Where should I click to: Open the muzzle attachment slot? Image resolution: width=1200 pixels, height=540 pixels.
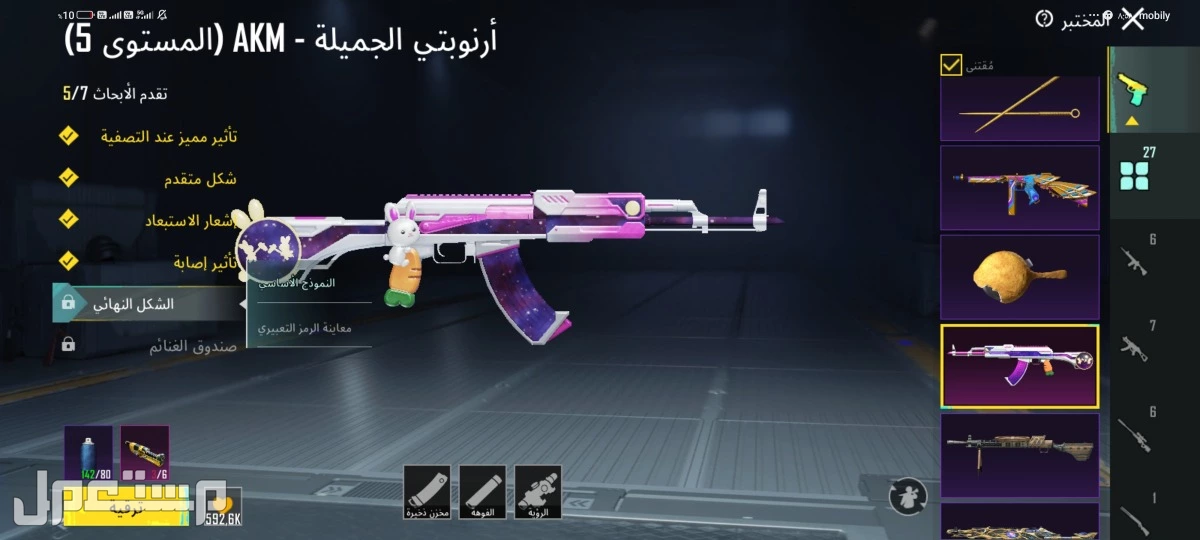pyautogui.click(x=482, y=492)
